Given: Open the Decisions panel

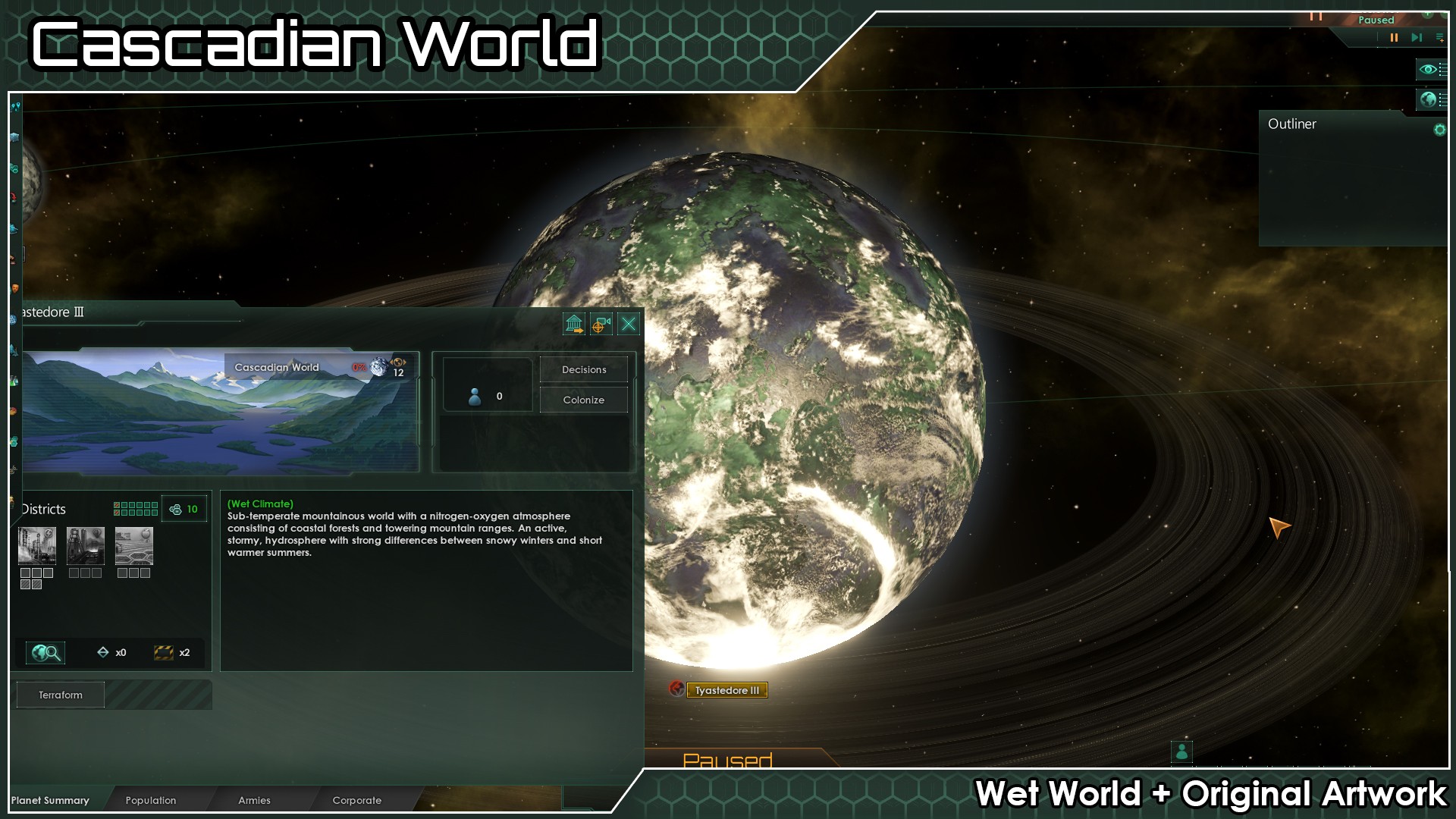Looking at the screenshot, I should tap(583, 369).
